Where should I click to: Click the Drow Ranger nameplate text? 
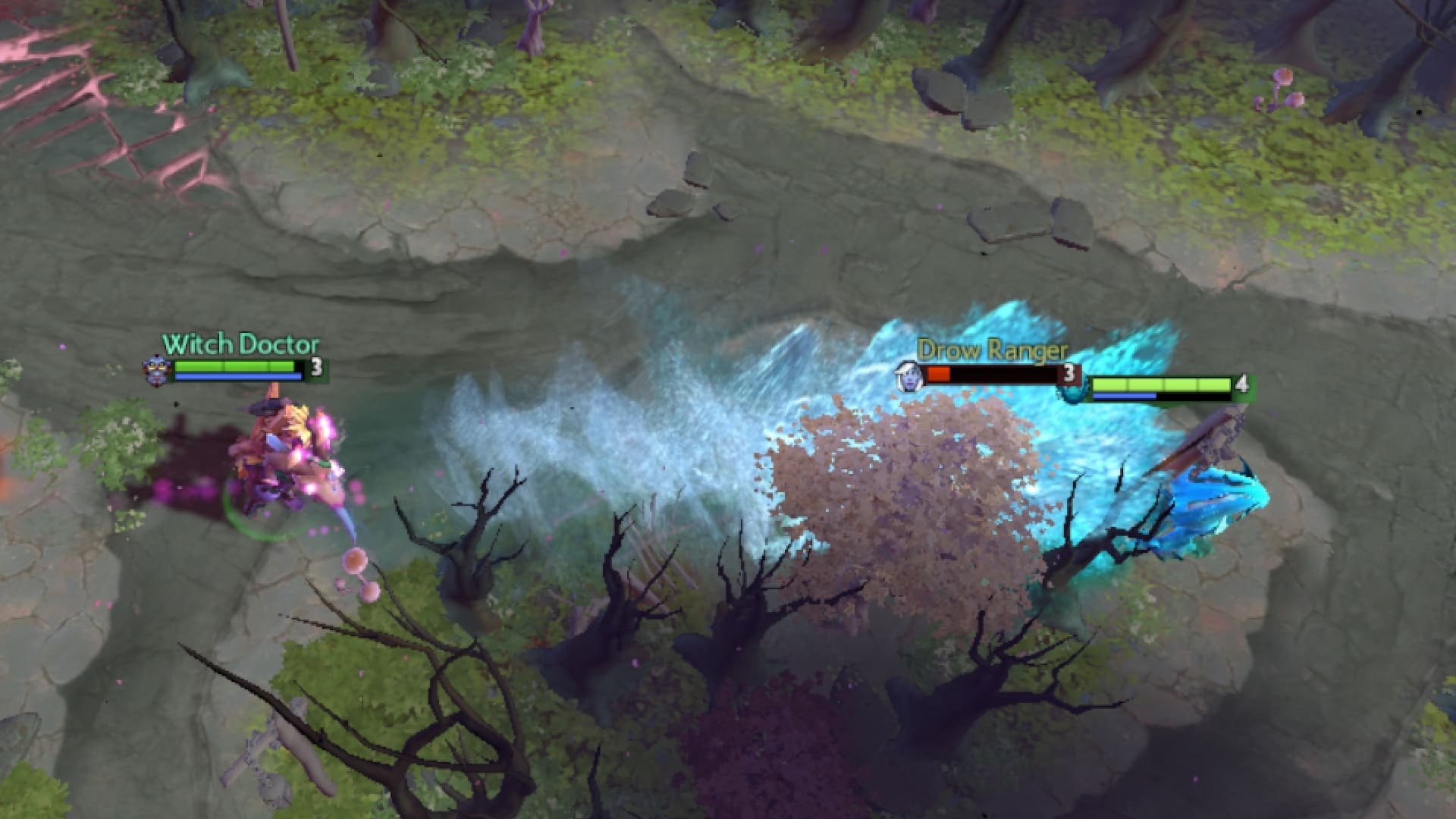(x=993, y=350)
